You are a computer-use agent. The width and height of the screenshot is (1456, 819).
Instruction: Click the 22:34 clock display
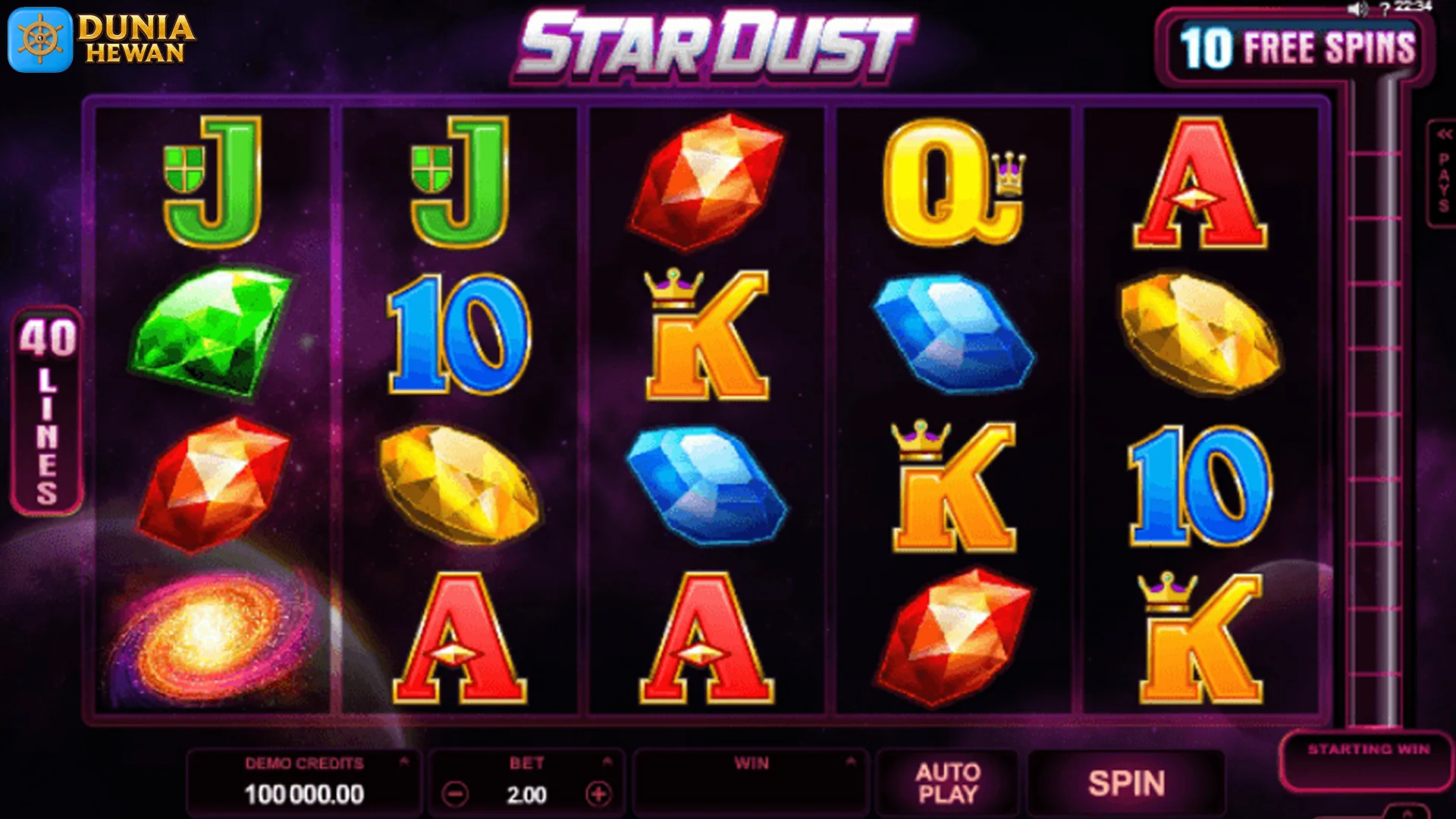1413,8
